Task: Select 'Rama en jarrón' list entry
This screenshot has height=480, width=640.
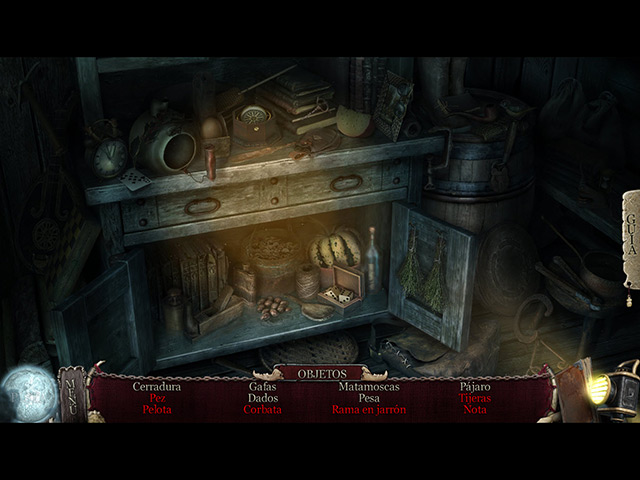Action: pyautogui.click(x=369, y=409)
